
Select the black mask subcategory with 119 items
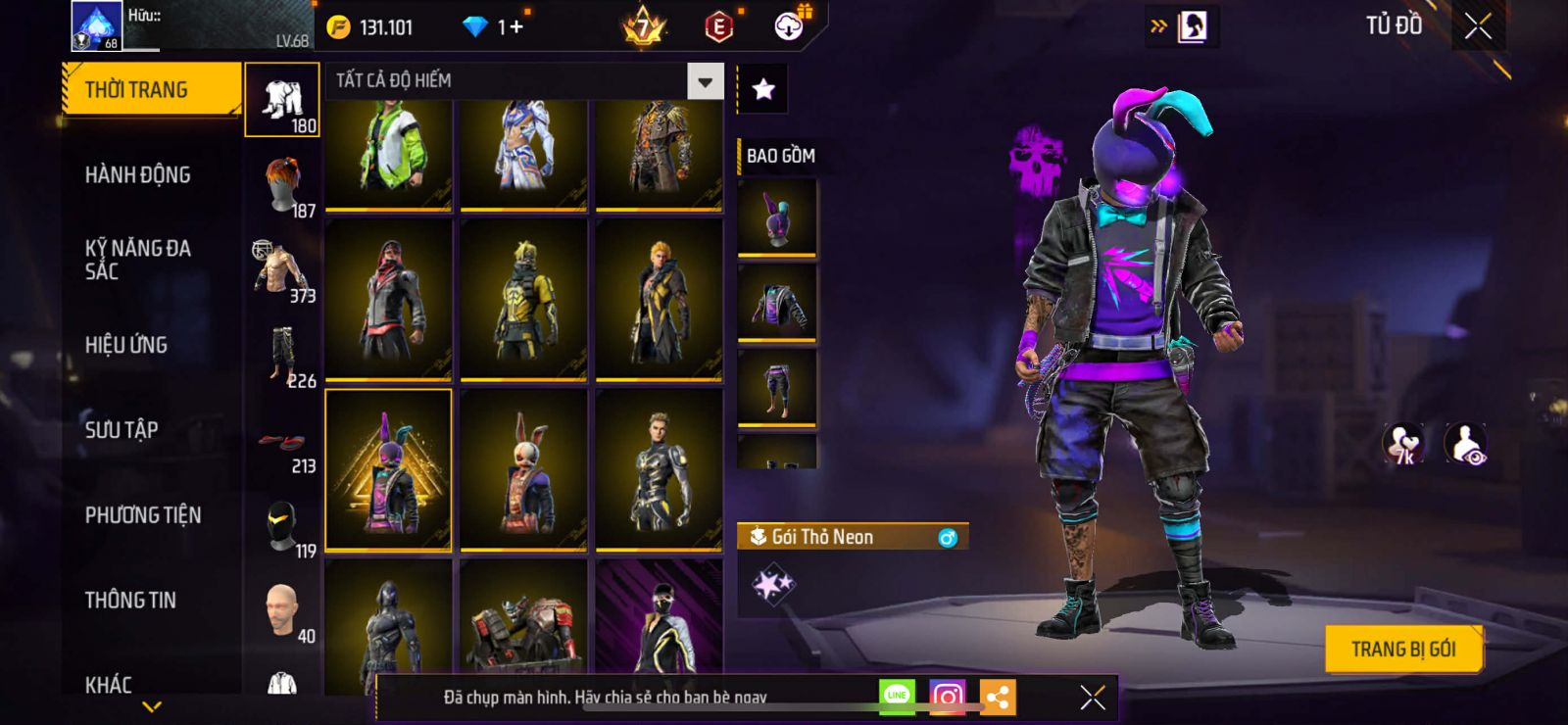point(282,528)
